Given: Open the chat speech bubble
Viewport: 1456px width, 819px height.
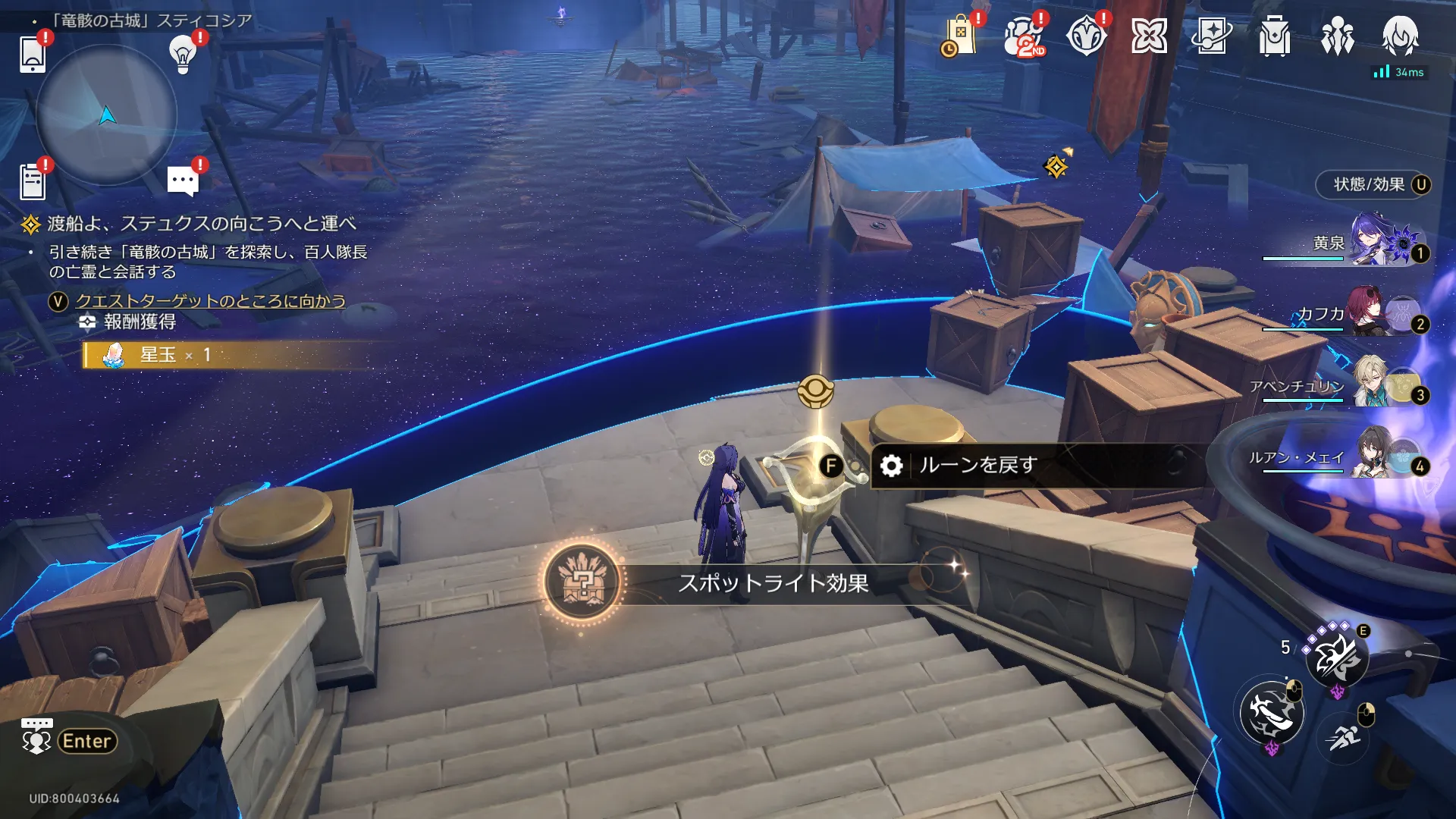Looking at the screenshot, I should click(183, 181).
